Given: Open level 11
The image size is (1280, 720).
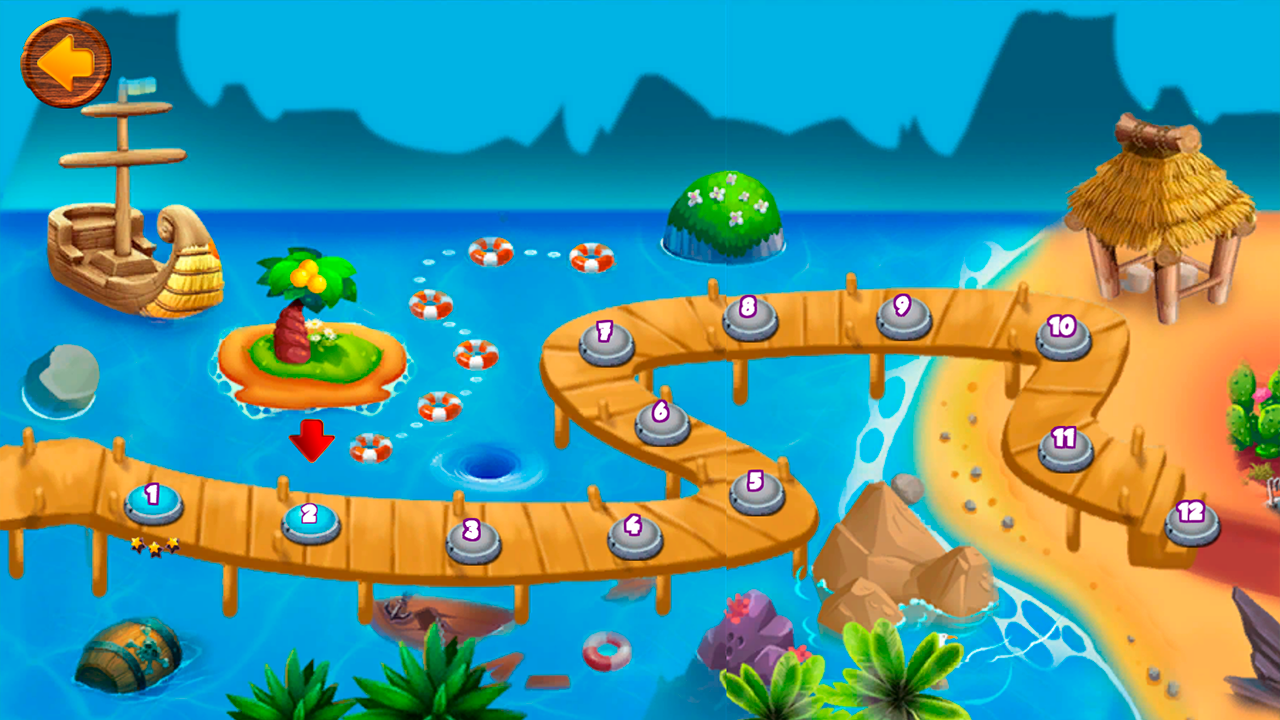Looking at the screenshot, I should [x=1065, y=446].
